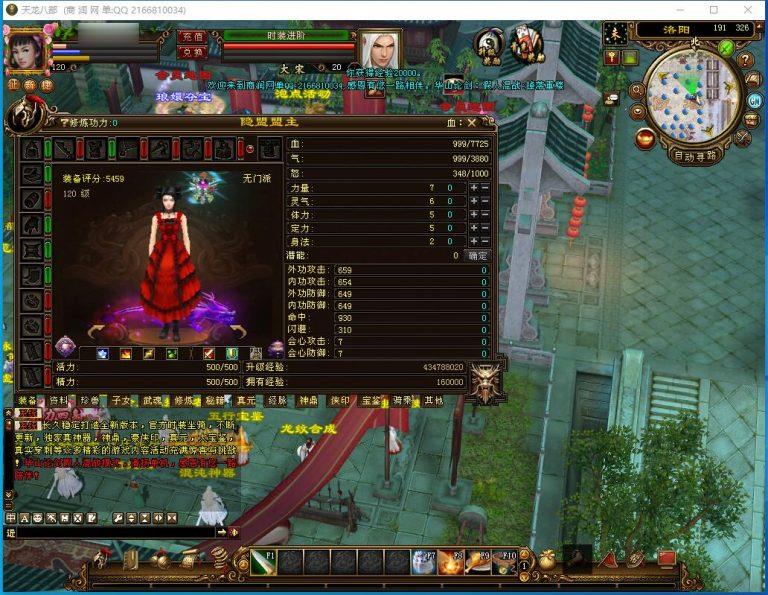
Task: Switch to the 子女 children tab
Action: click(x=121, y=400)
